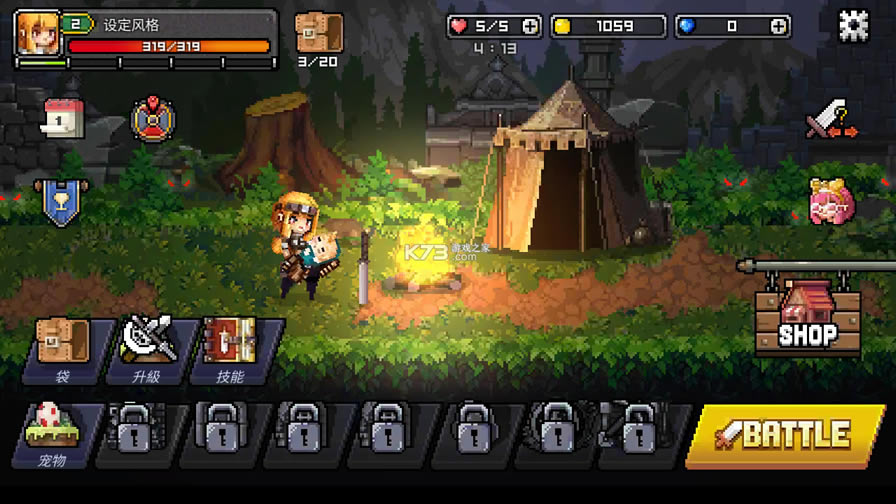
Task: Open the target map marker icon
Action: 153,119
